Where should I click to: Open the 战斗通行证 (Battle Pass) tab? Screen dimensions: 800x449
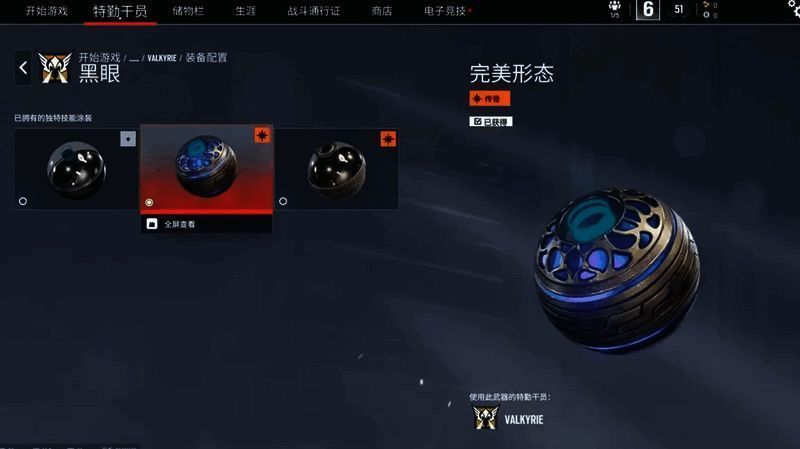[313, 10]
